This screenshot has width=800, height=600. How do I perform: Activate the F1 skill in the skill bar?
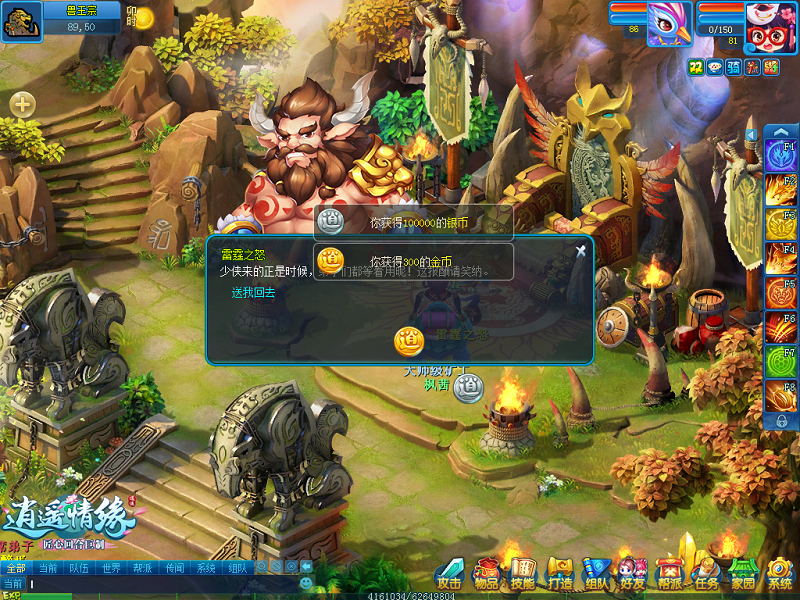tap(781, 156)
